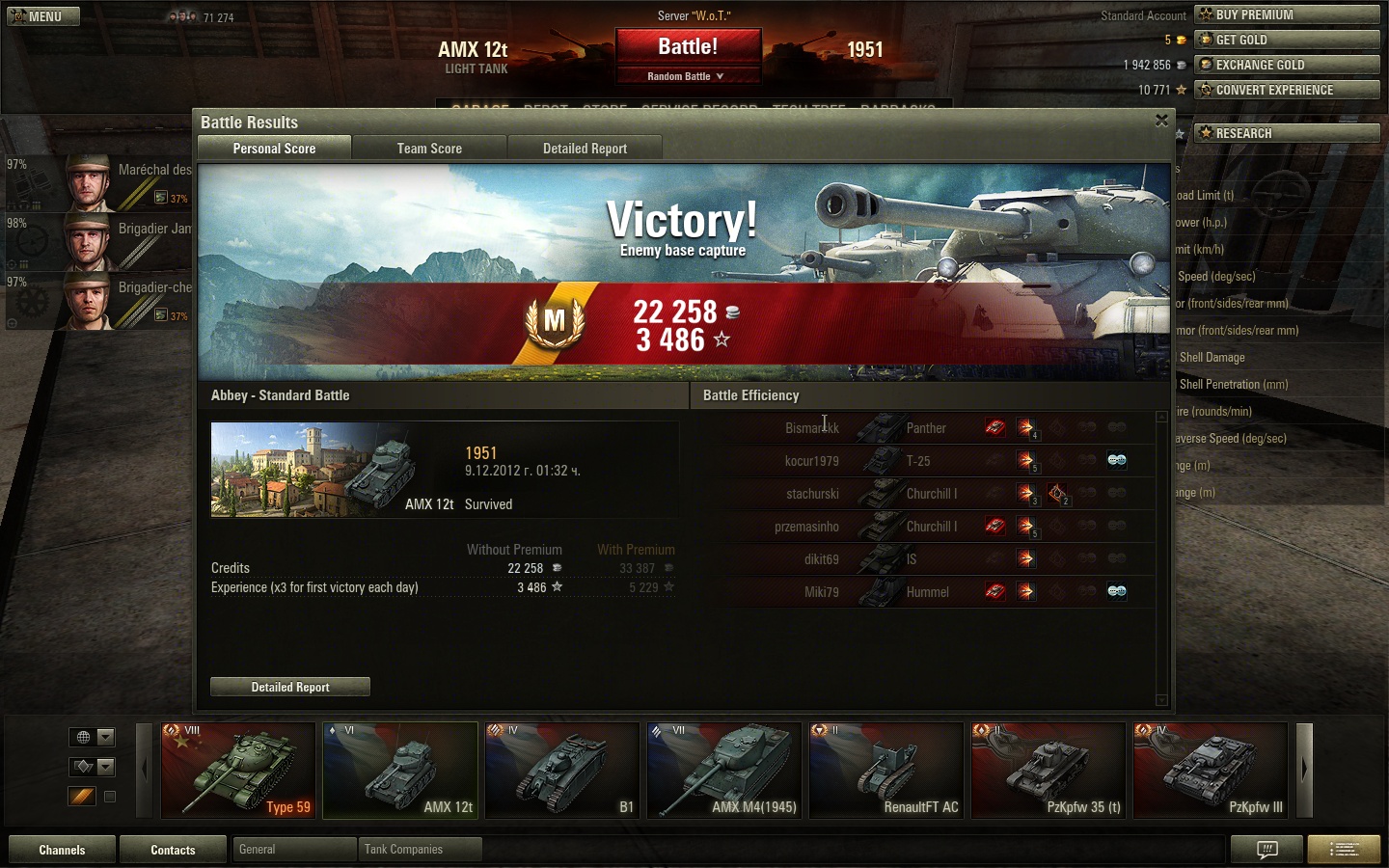Open the Research button
This screenshot has width=1389, height=868.
[x=1286, y=133]
